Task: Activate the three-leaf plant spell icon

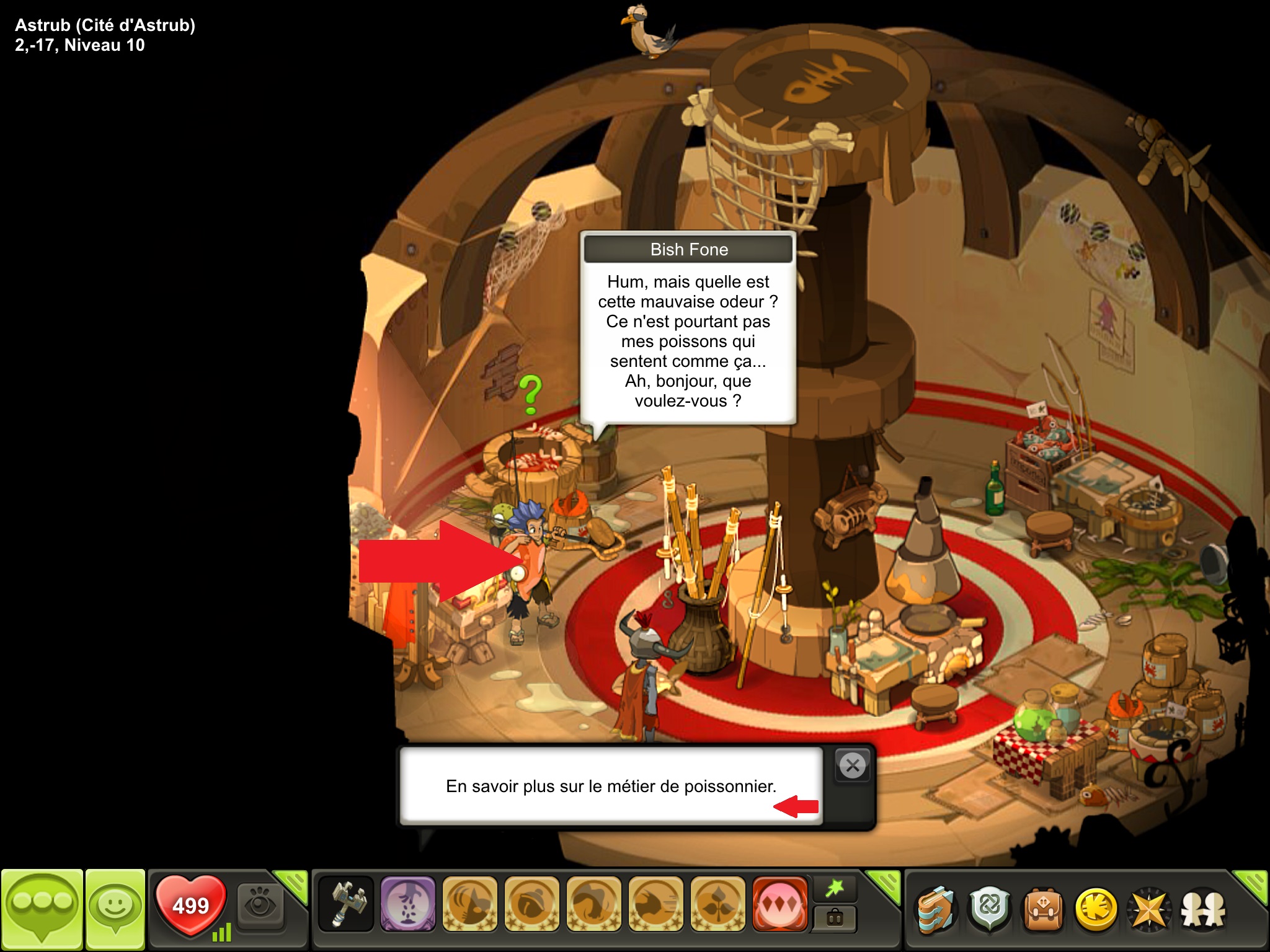Action: click(717, 904)
